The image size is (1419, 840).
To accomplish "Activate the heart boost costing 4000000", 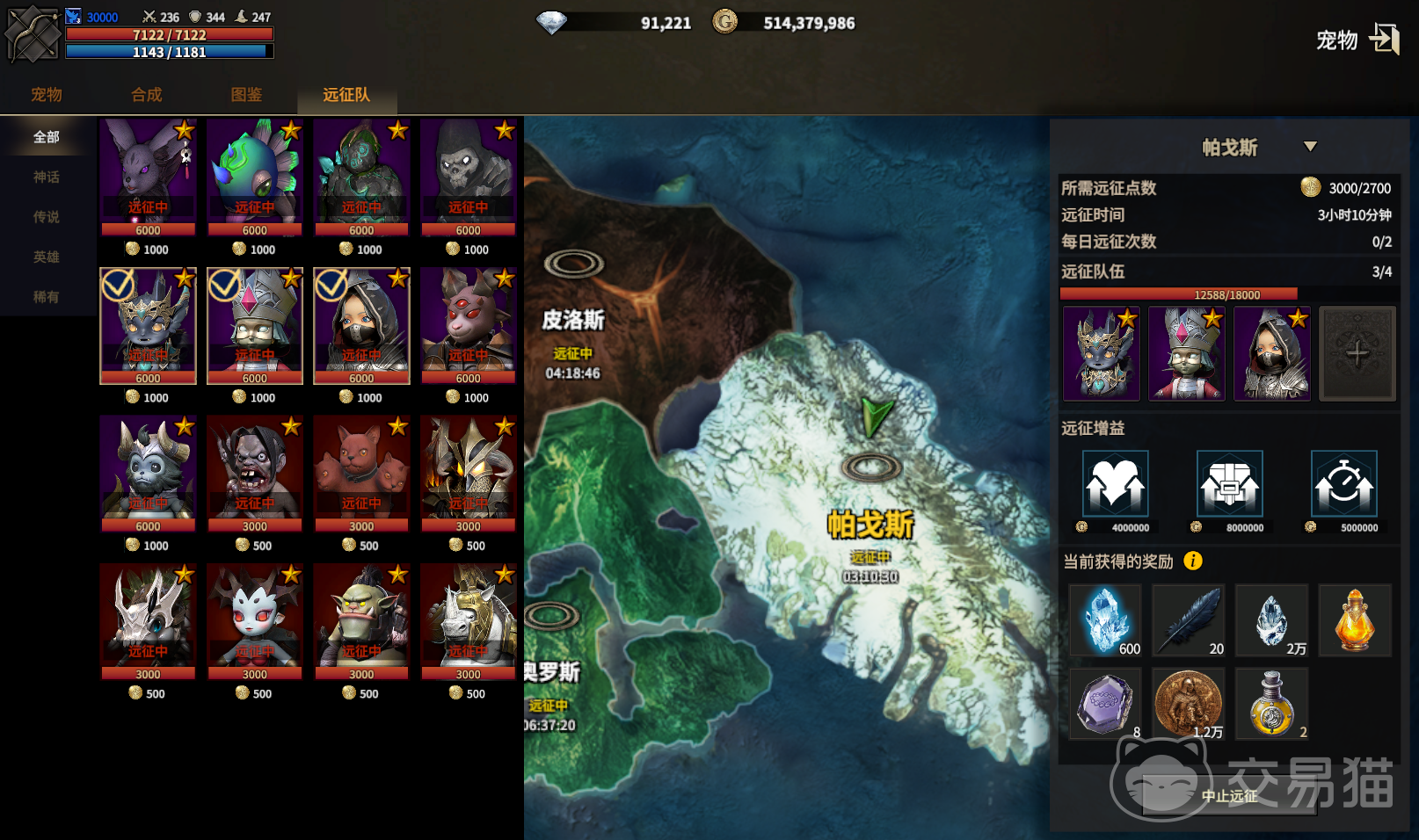I will pyautogui.click(x=1115, y=484).
